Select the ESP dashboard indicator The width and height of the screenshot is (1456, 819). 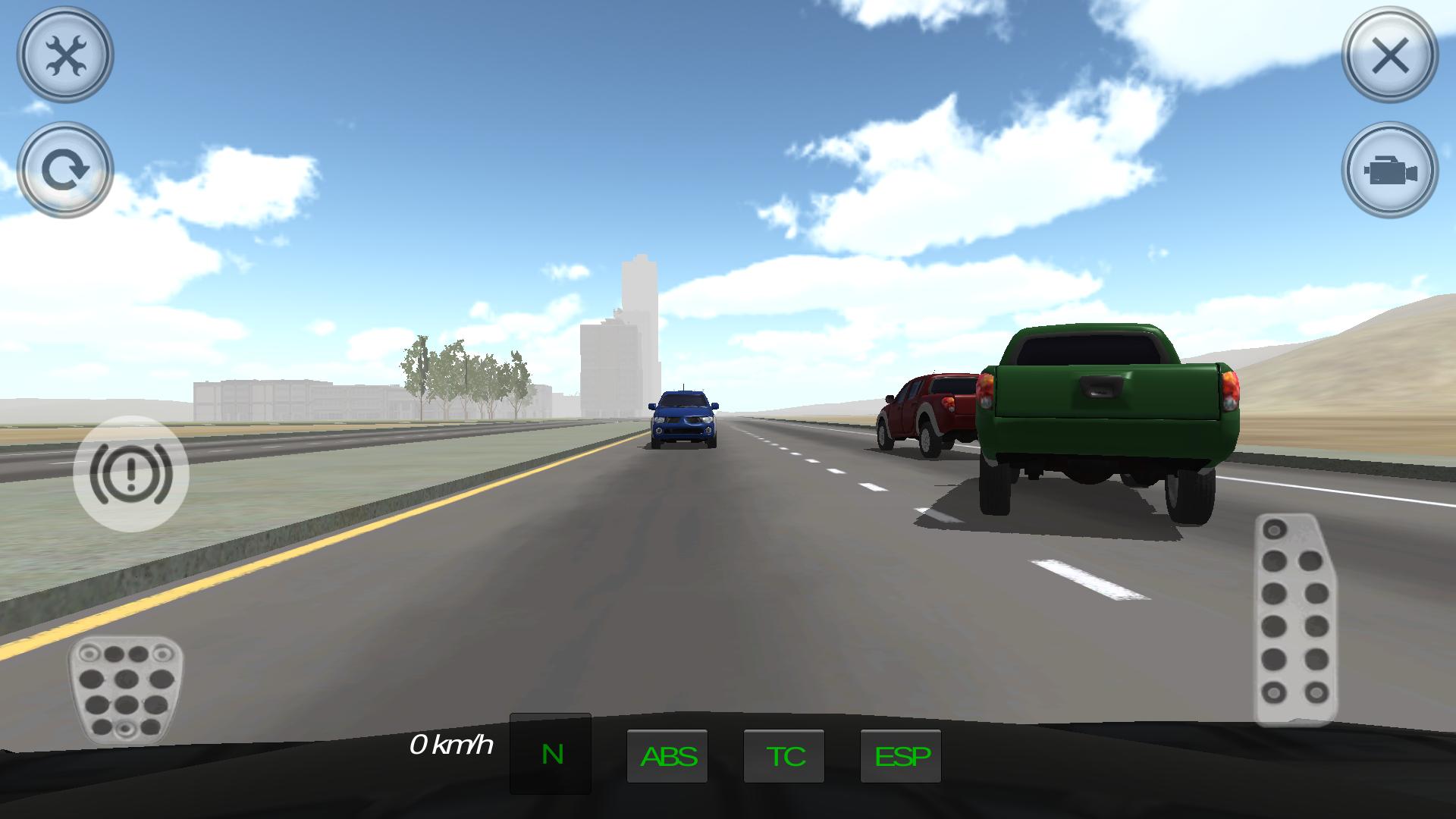pyautogui.click(x=900, y=755)
